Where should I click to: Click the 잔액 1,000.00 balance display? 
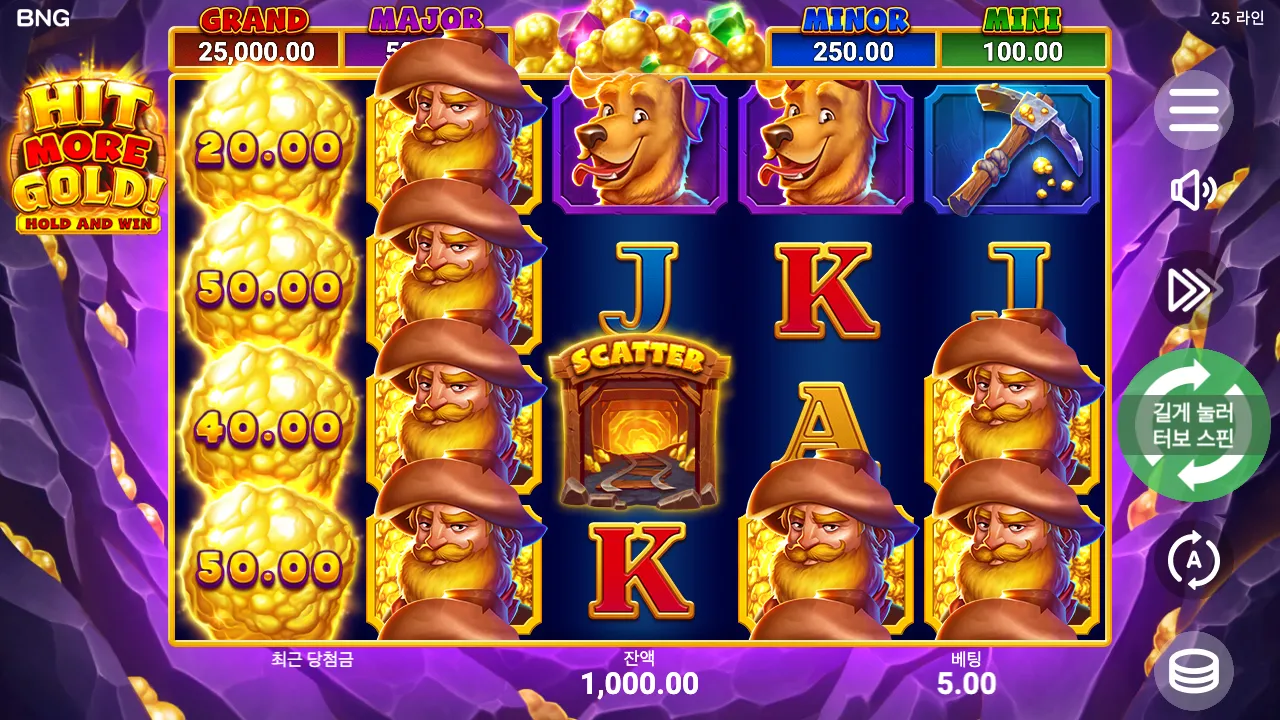(x=640, y=673)
